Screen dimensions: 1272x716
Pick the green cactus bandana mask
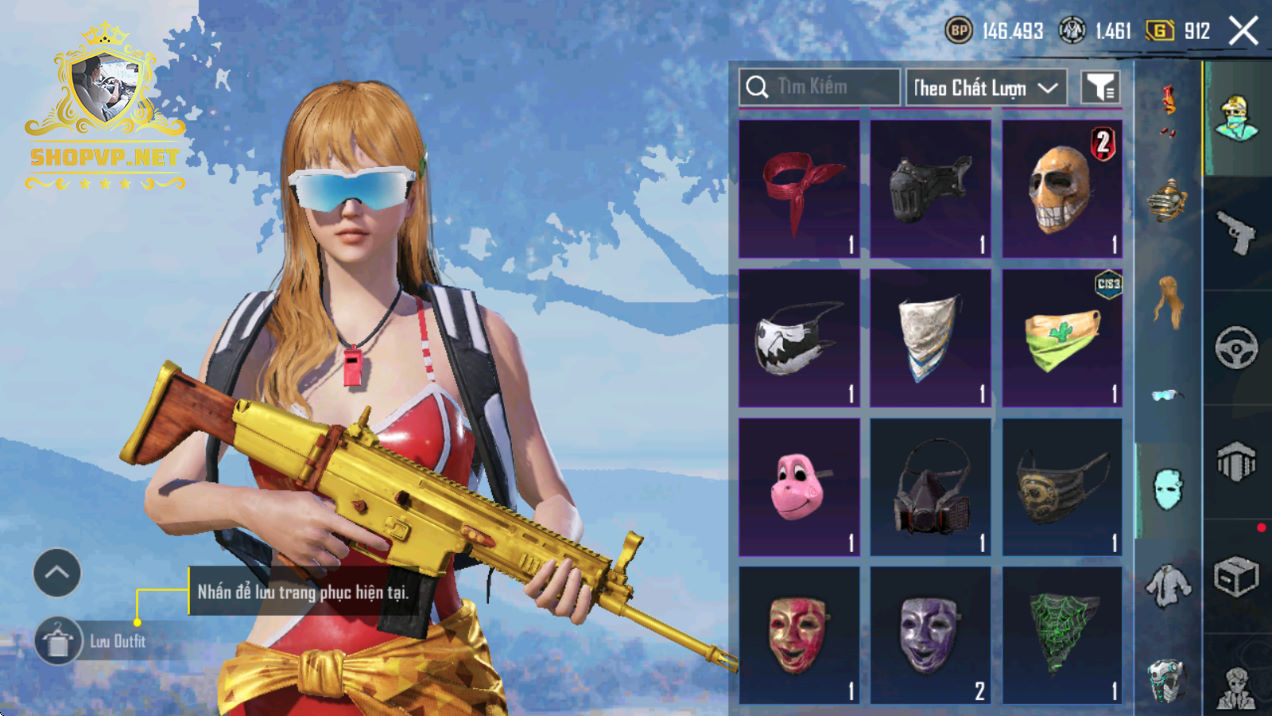pos(1062,338)
